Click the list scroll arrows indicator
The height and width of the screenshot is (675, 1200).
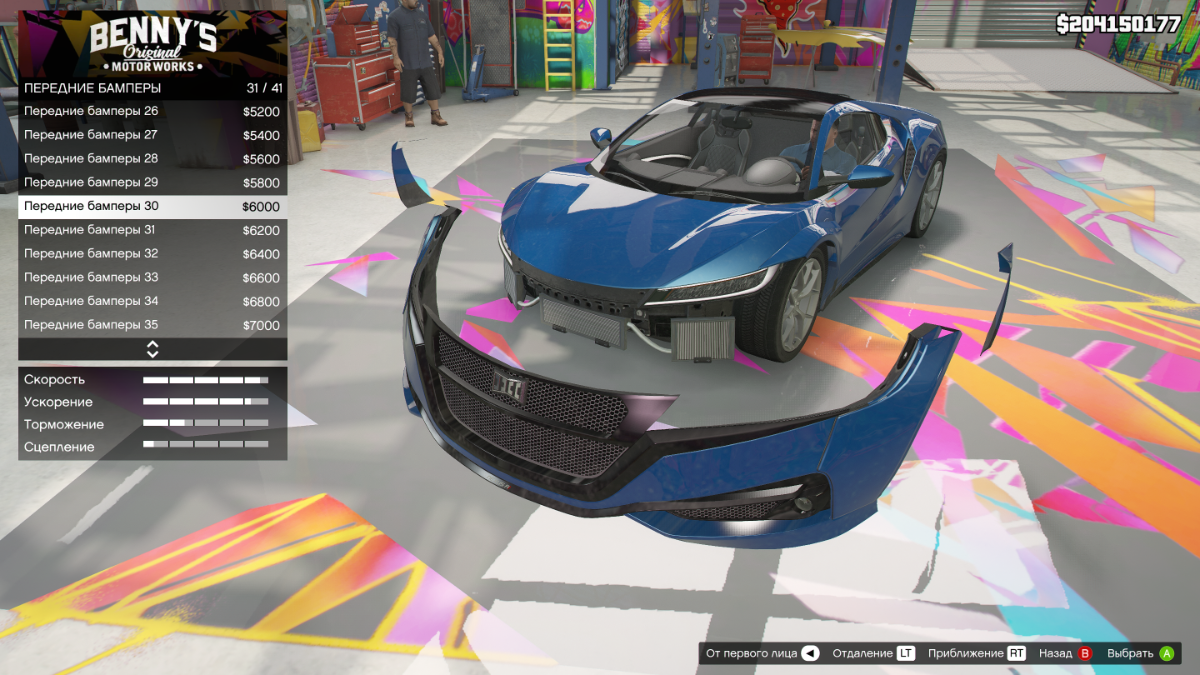[152, 349]
